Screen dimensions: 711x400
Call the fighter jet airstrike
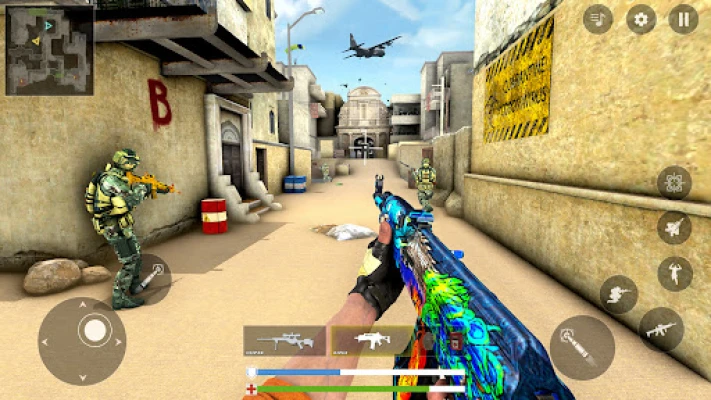pyautogui.click(x=674, y=227)
